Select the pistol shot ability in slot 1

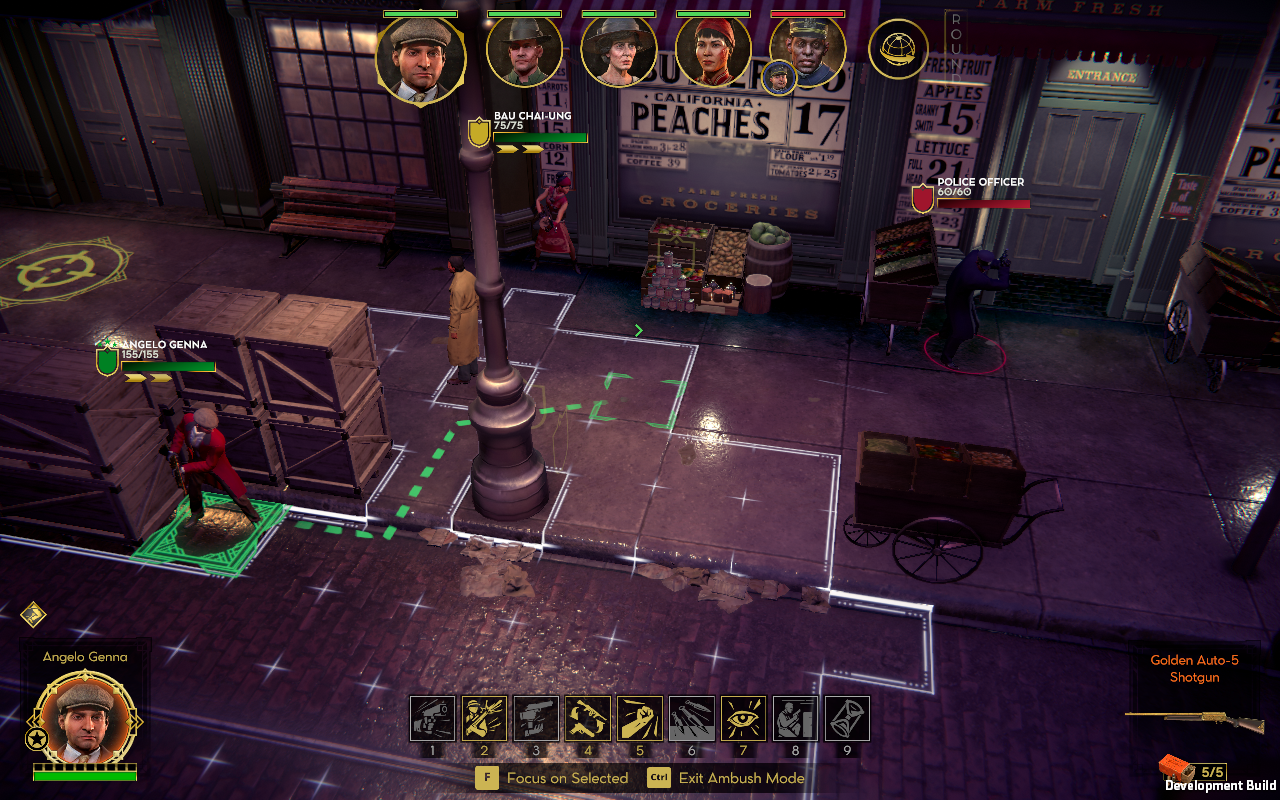(432, 718)
